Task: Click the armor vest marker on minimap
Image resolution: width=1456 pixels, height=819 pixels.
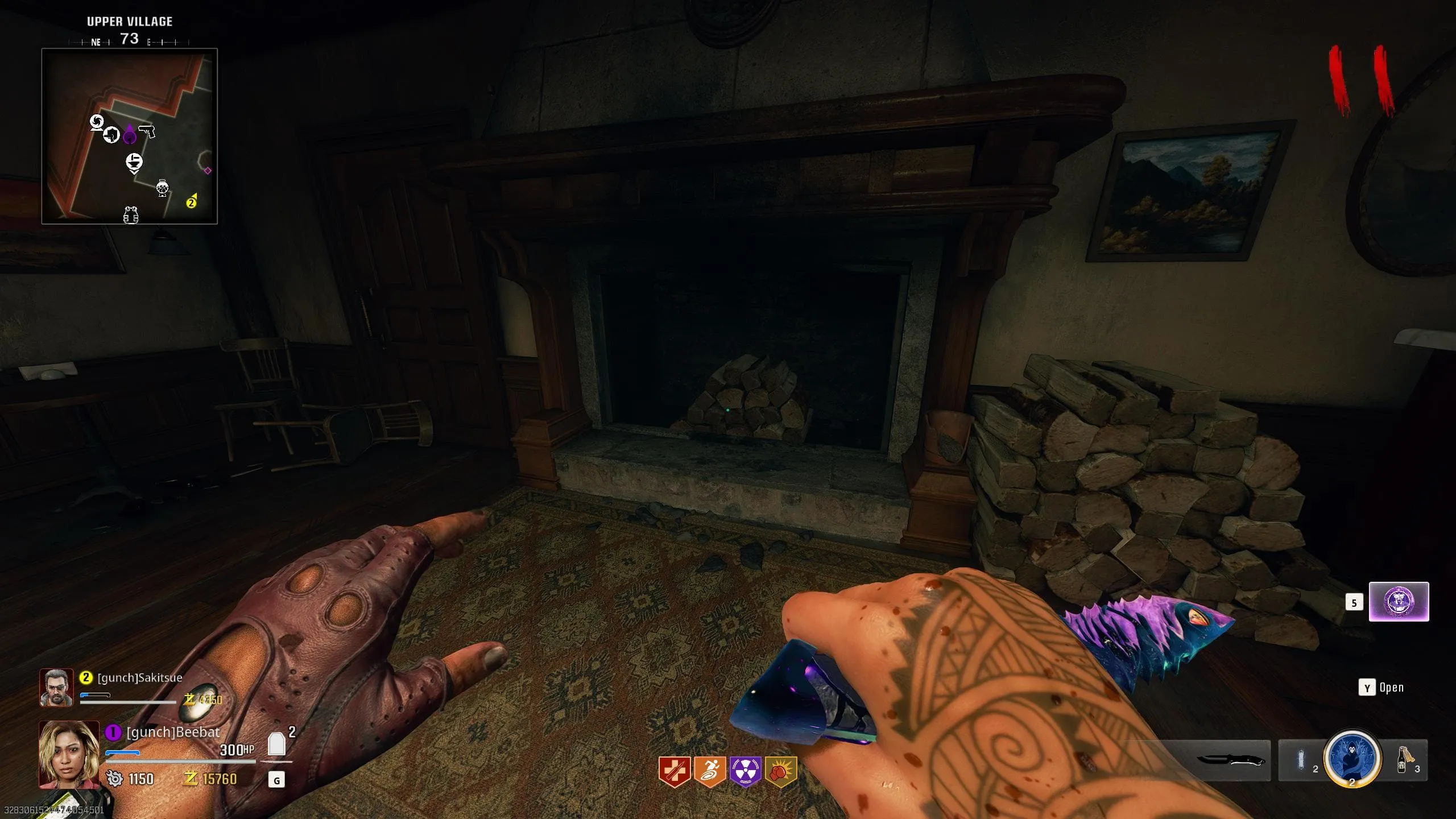Action: 131,215
